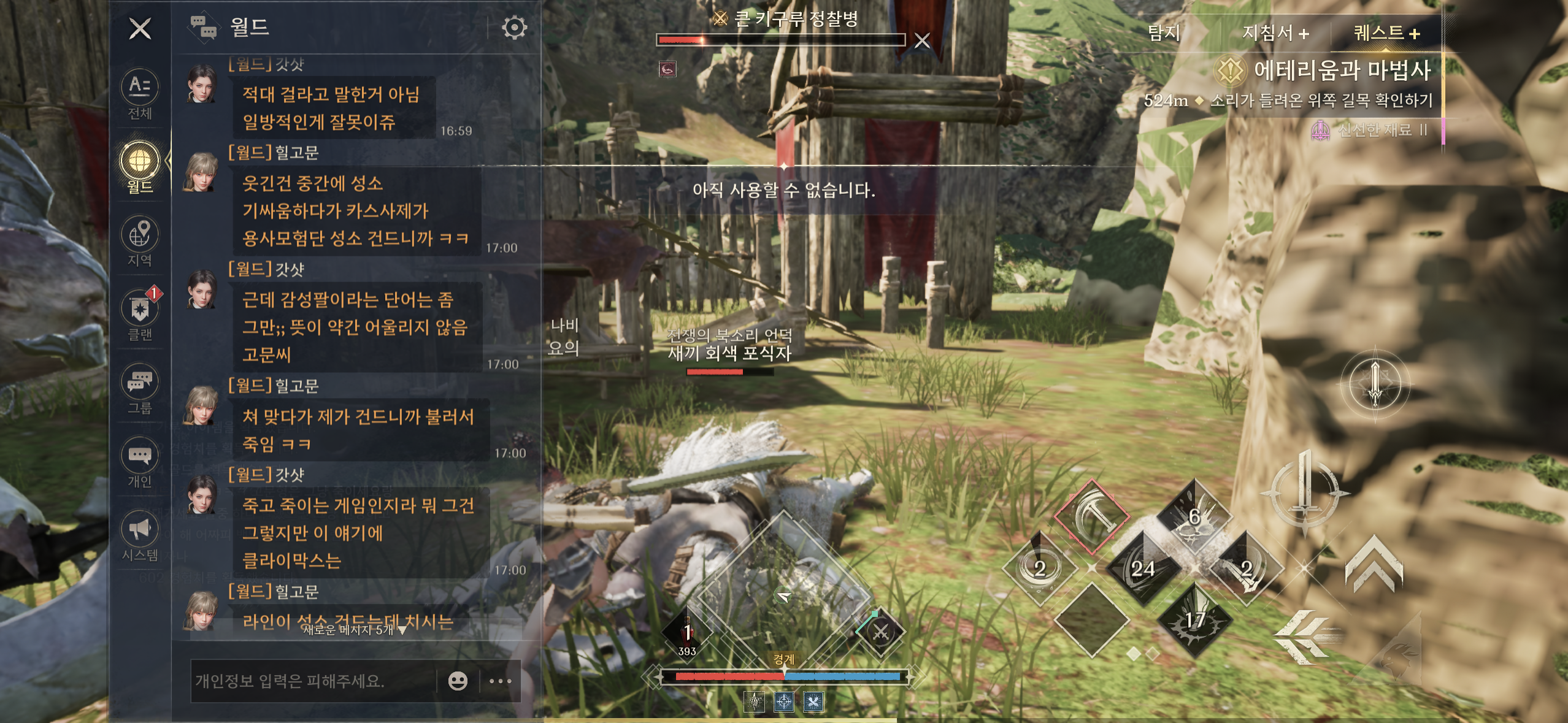Select the 퀘스트 tab
This screenshot has height=723, width=1568.
[1386, 33]
